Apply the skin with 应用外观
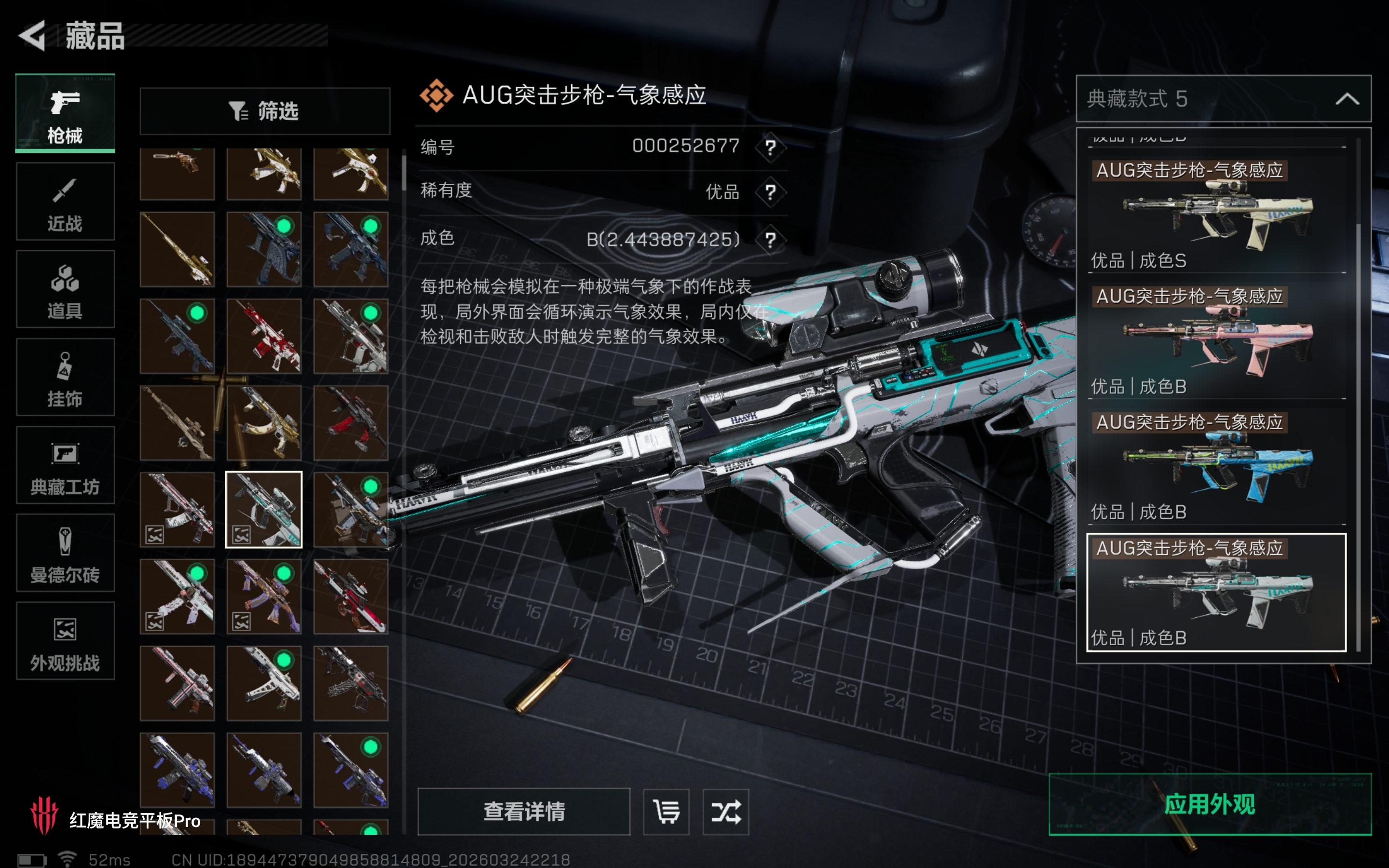The height and width of the screenshot is (868, 1389). [x=1210, y=804]
